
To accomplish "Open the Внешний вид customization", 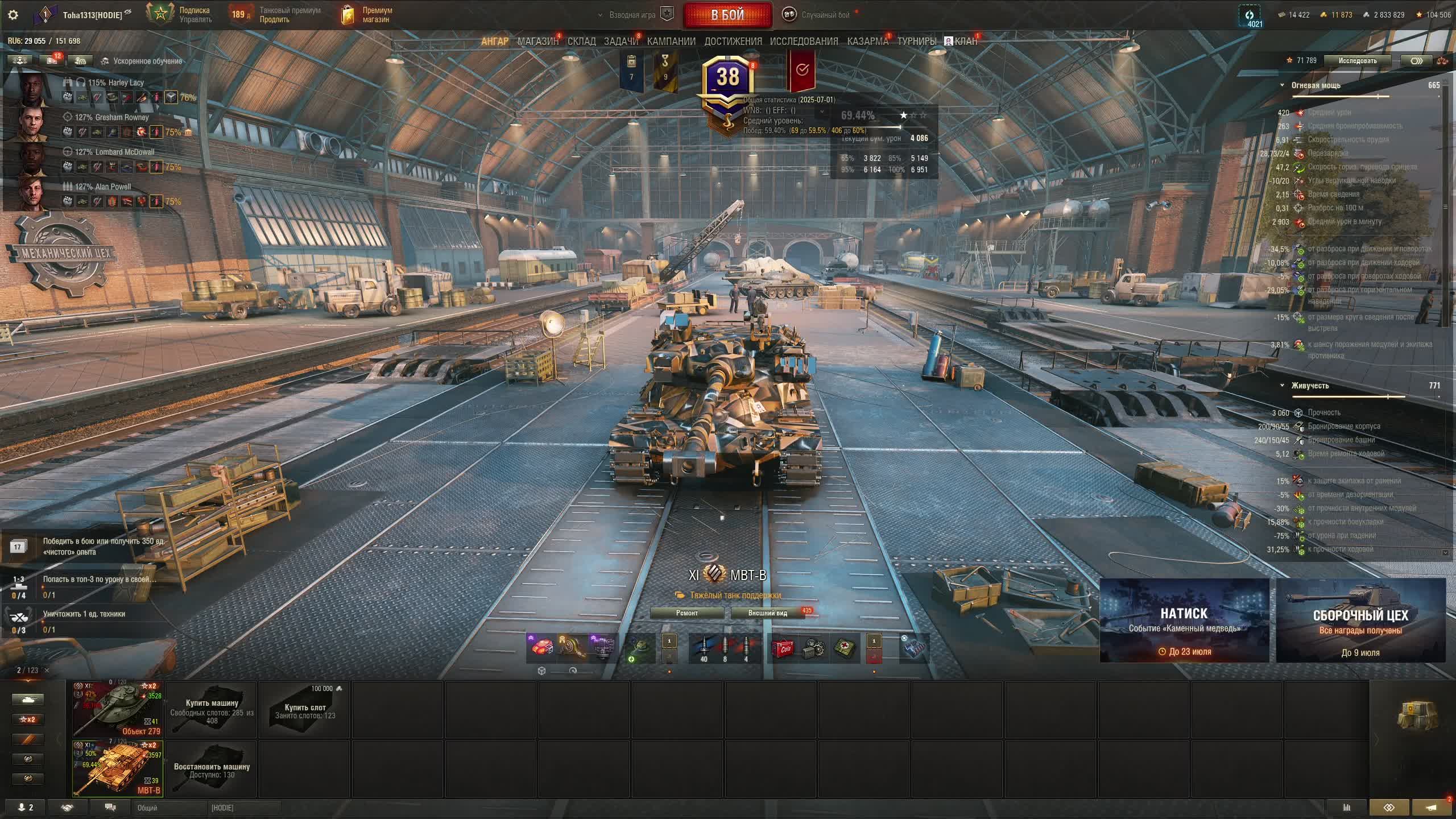I will click(767, 613).
